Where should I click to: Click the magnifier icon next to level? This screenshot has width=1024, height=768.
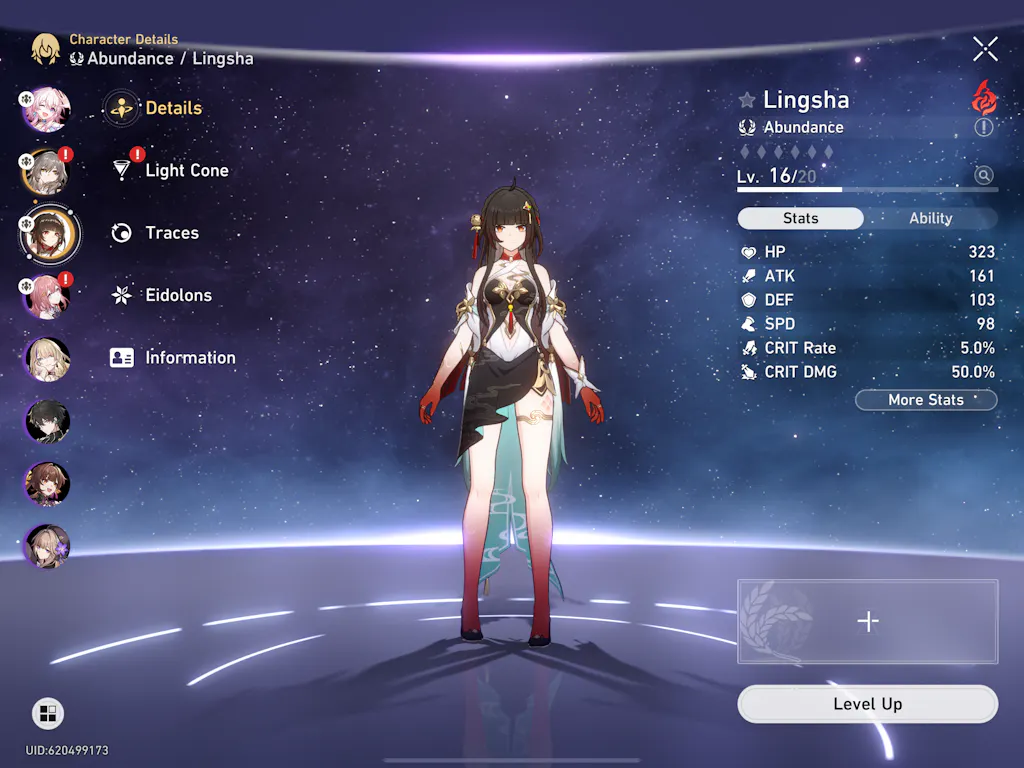[x=984, y=176]
